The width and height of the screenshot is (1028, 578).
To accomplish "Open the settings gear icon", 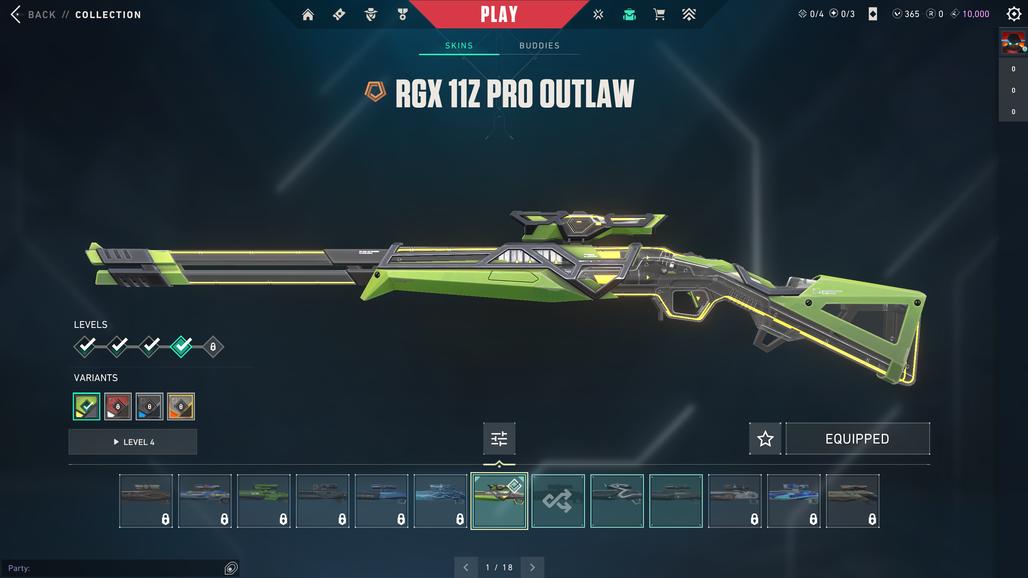I will click(x=1013, y=14).
